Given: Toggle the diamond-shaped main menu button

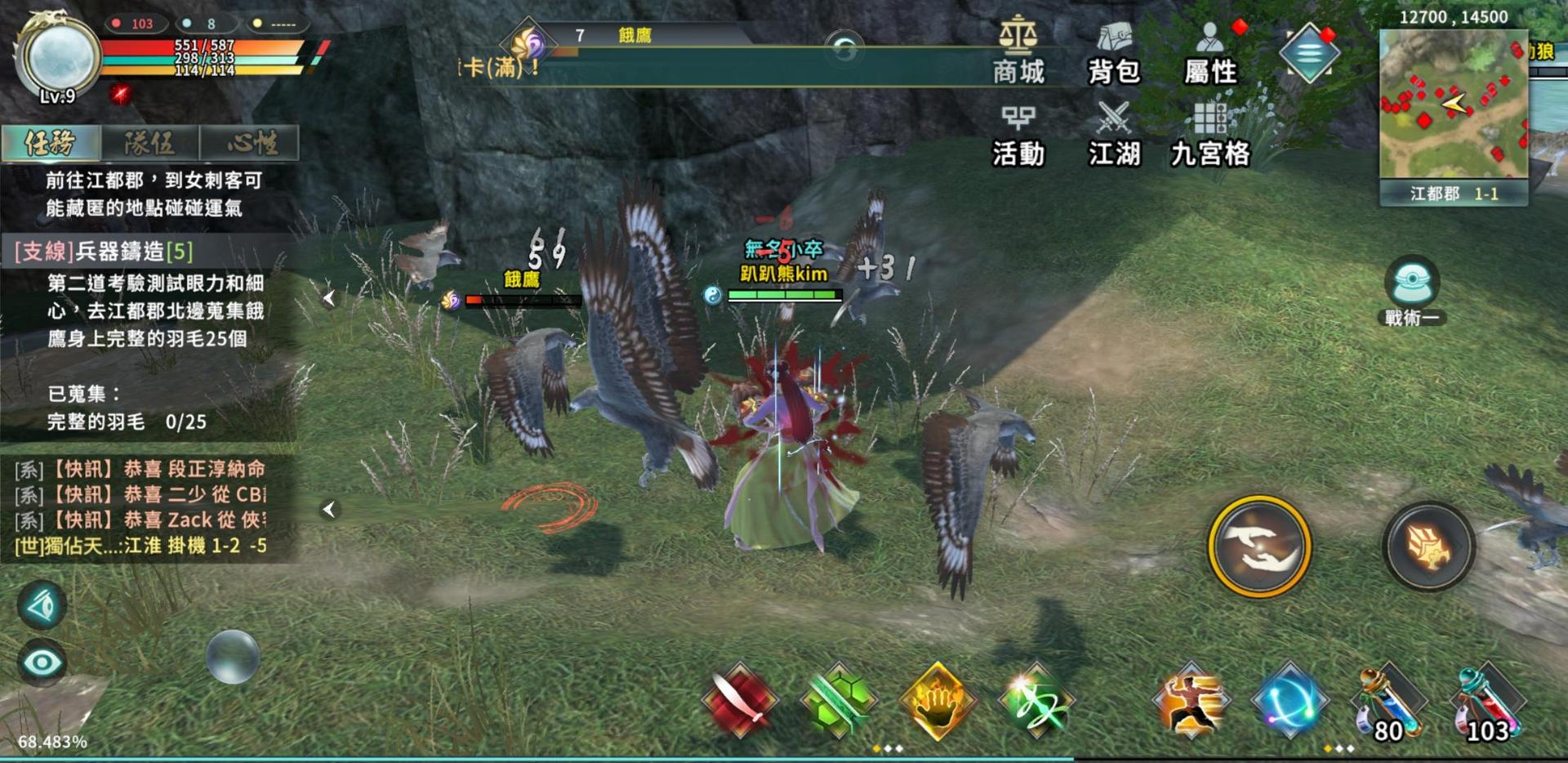Looking at the screenshot, I should click(1308, 53).
